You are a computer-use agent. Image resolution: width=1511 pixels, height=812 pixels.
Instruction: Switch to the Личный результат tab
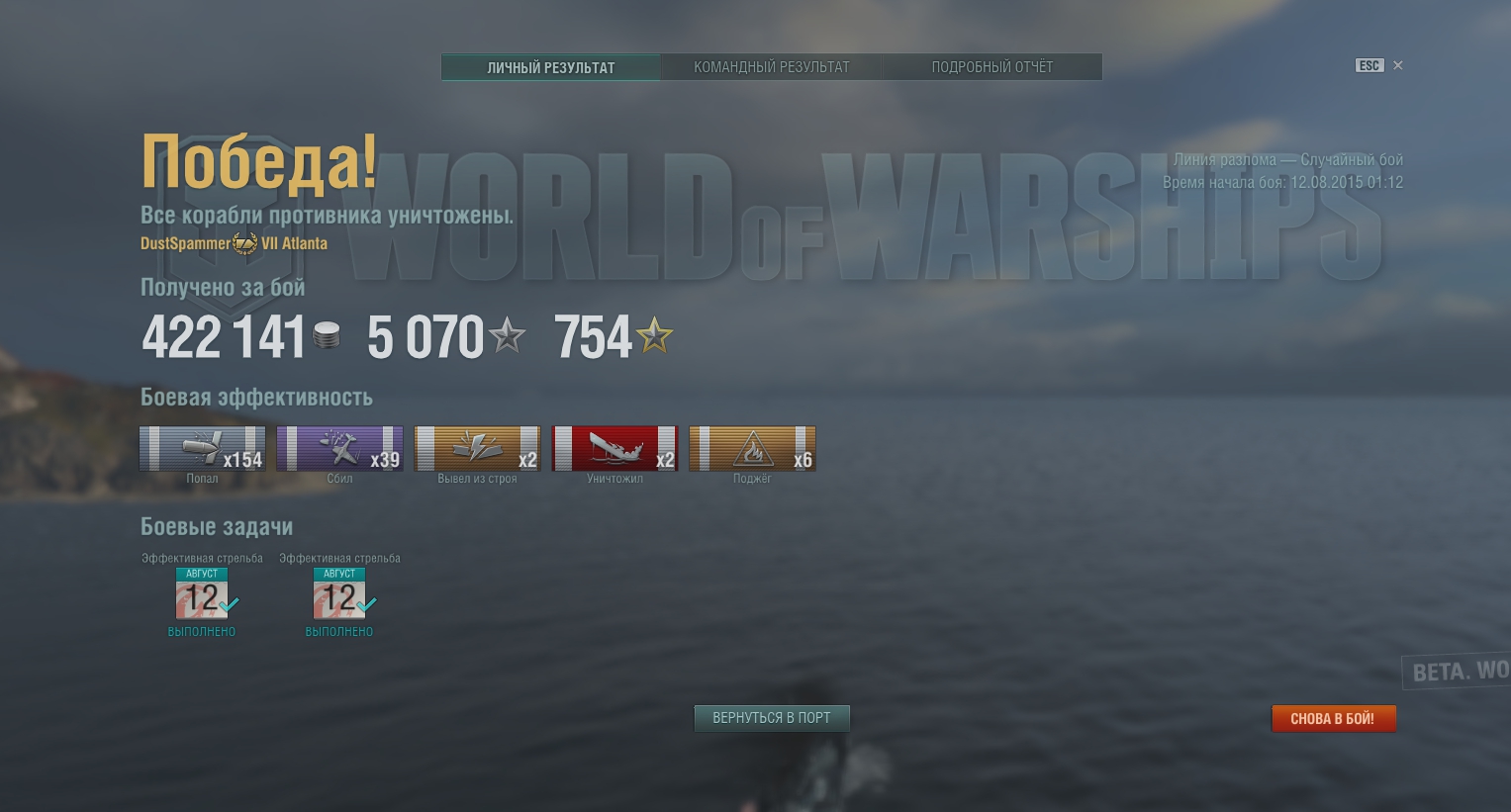550,67
